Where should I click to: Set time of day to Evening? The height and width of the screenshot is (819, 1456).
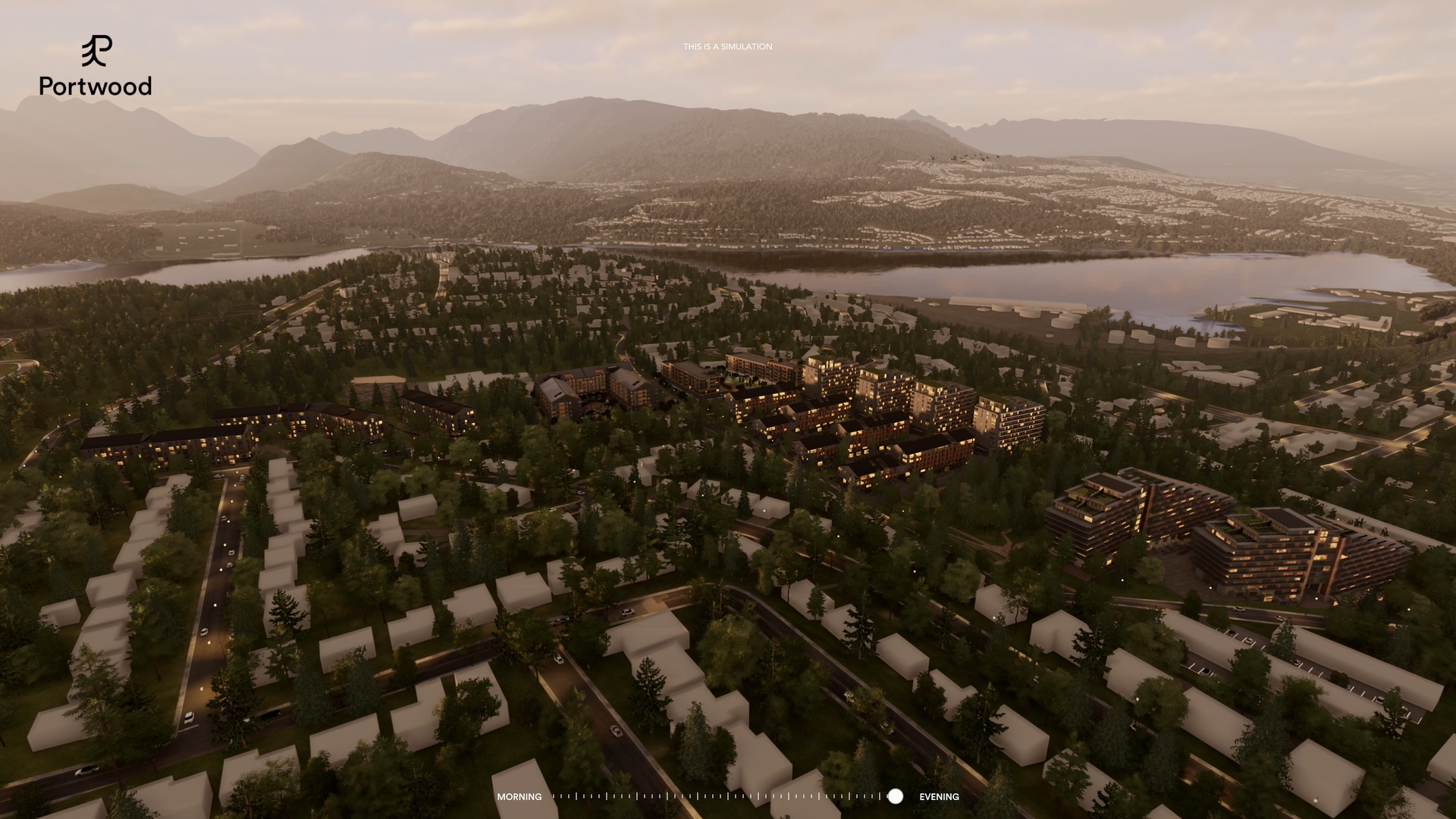[939, 797]
